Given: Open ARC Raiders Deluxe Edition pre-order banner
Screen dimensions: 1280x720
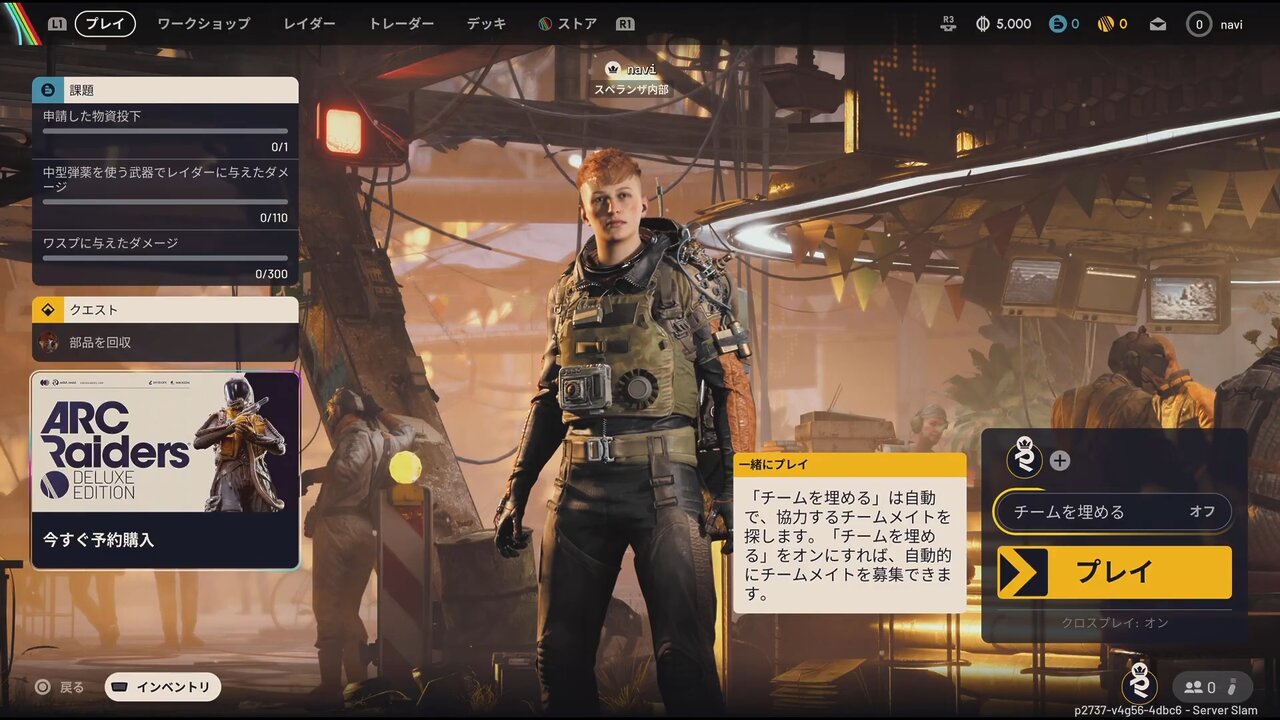Looking at the screenshot, I should click(165, 470).
